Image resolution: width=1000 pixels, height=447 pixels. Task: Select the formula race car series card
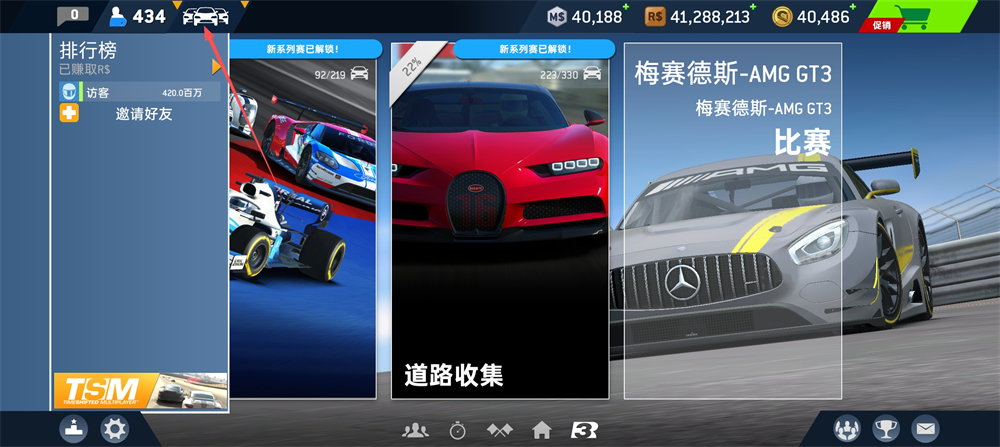coord(302,220)
